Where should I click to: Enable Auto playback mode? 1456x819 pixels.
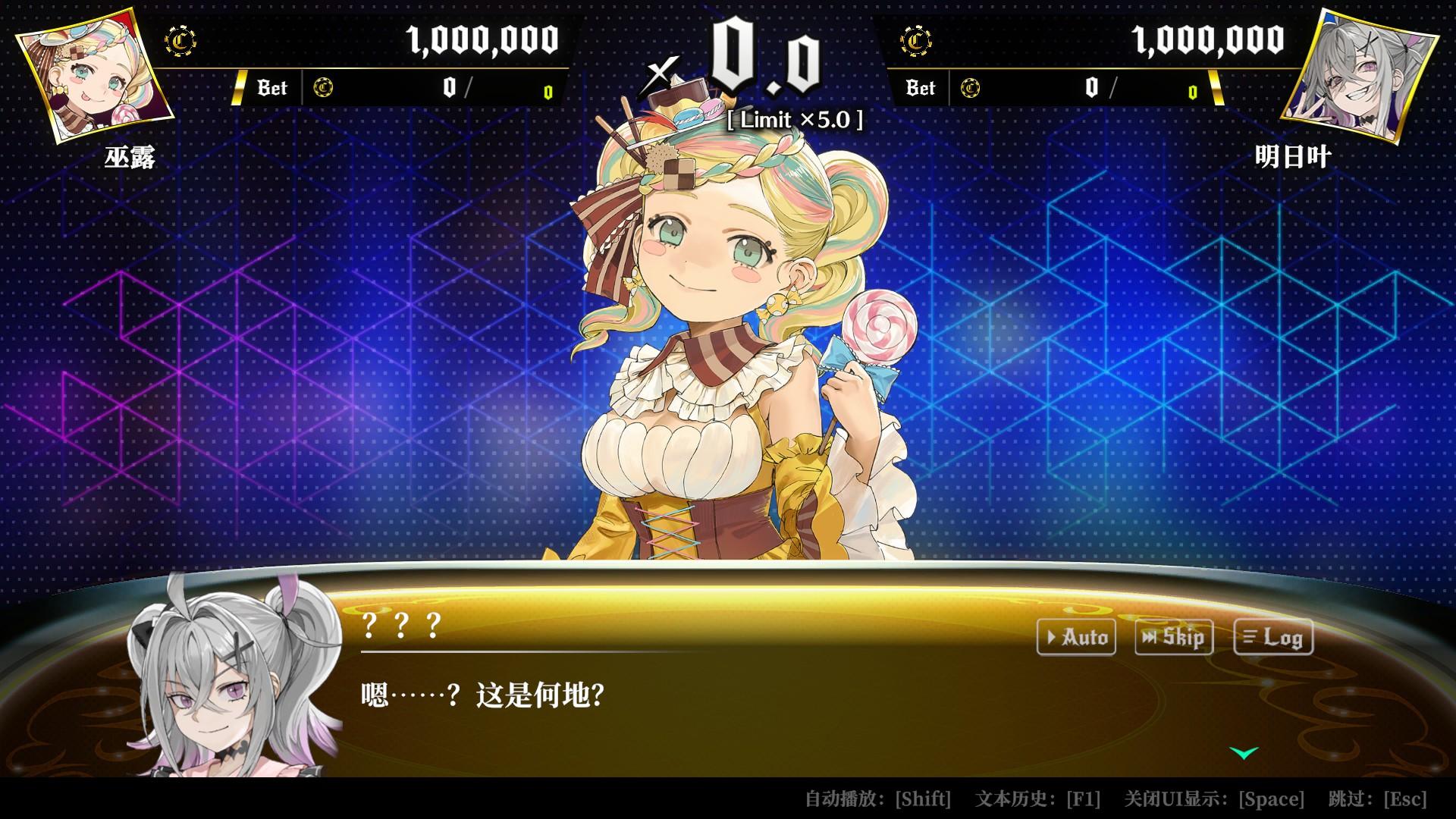click(1076, 638)
